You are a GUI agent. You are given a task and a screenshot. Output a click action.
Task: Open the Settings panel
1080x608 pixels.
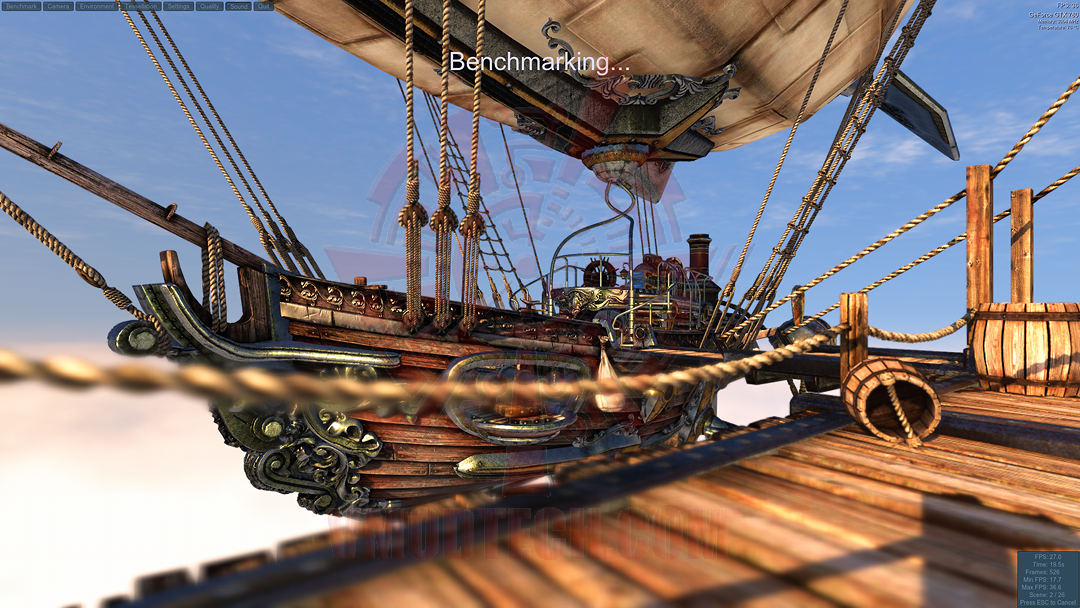pyautogui.click(x=178, y=6)
